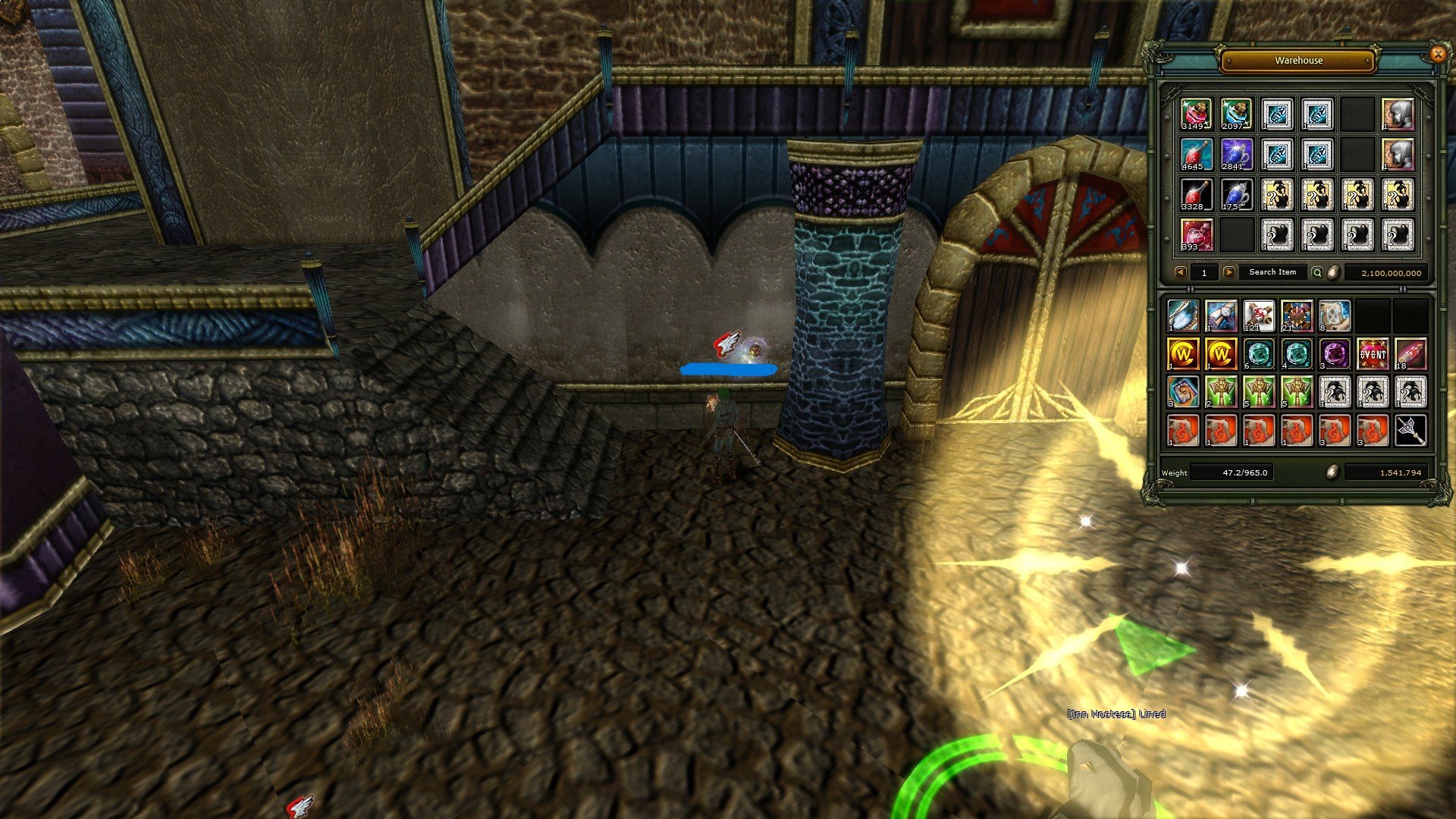Choose the scroll stack of 121

pyautogui.click(x=1259, y=315)
